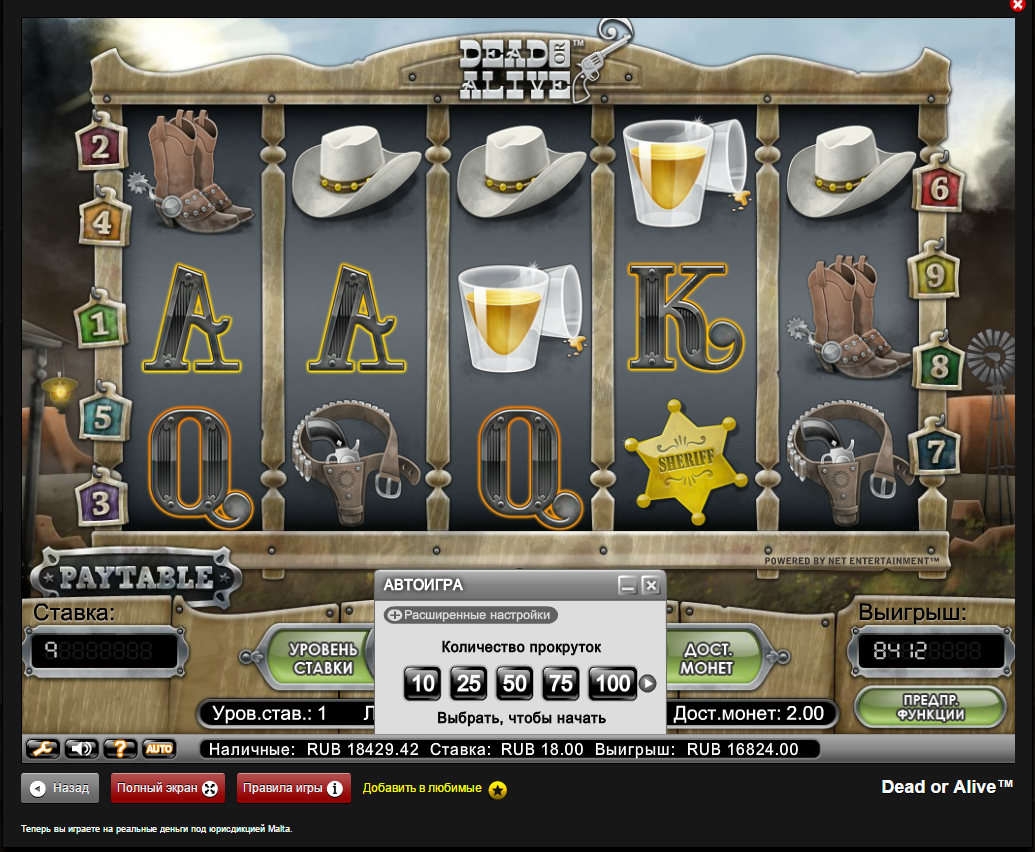Open the wrench settings icon

click(x=42, y=748)
